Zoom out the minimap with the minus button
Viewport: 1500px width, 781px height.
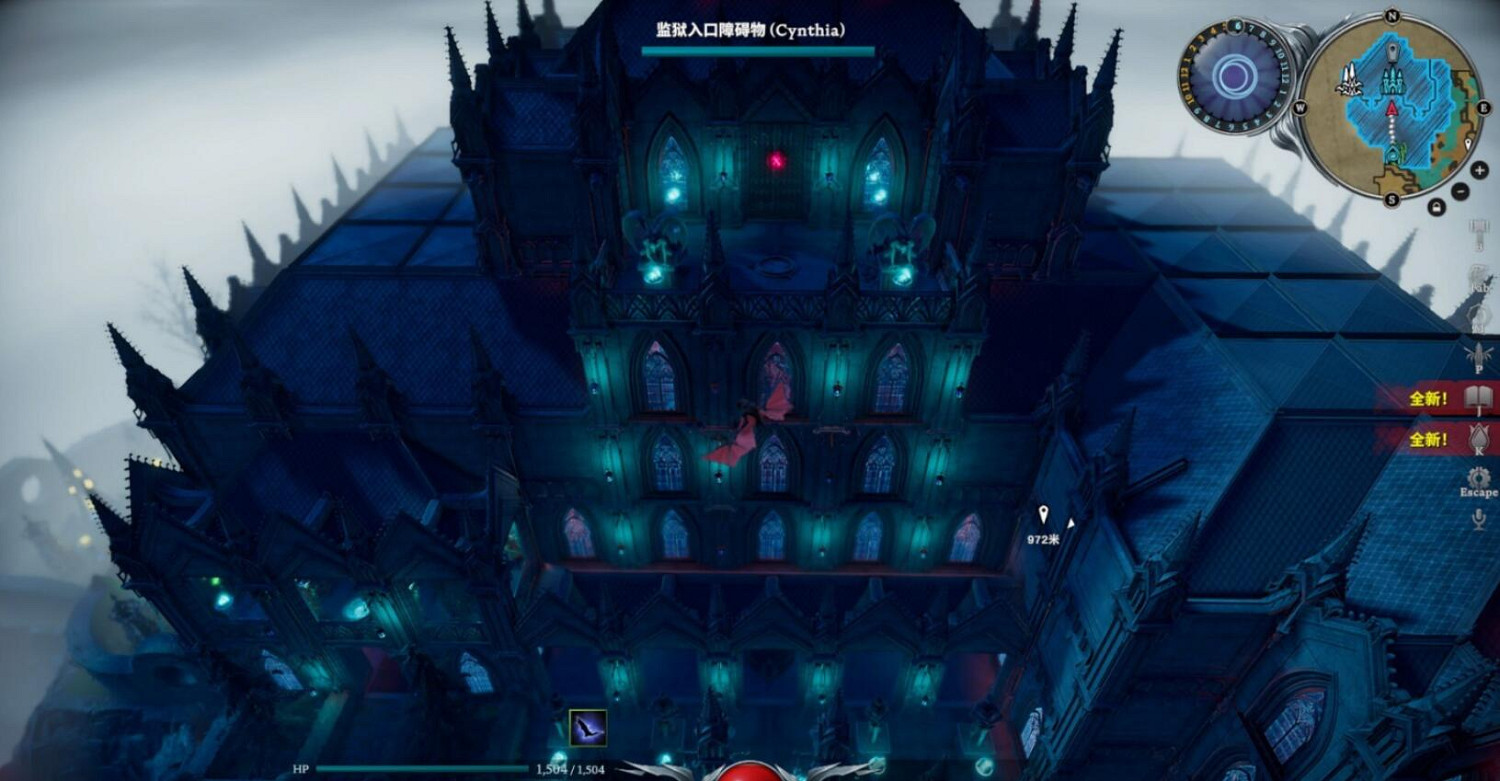pyautogui.click(x=1459, y=189)
